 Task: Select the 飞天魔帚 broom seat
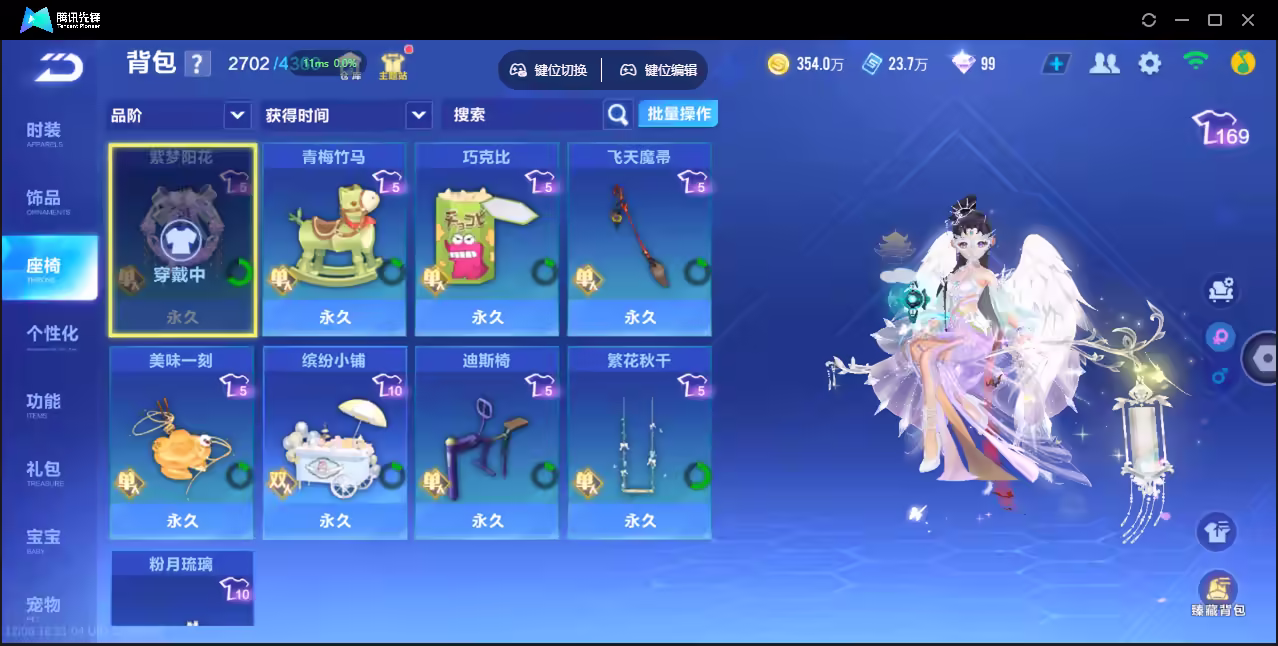coord(639,240)
